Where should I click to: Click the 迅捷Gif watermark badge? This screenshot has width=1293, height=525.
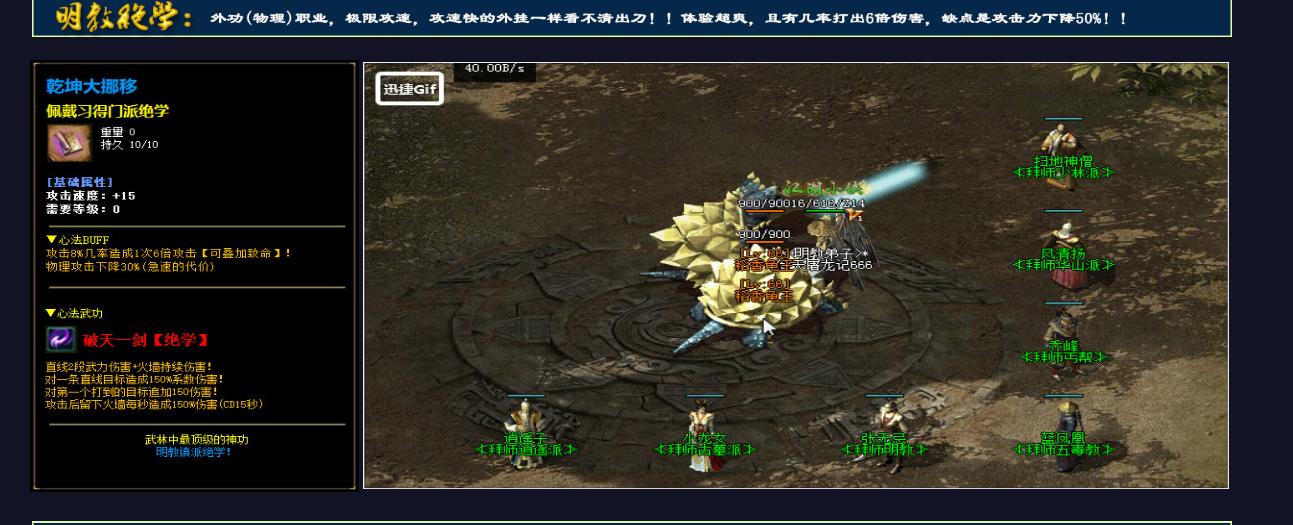409,89
